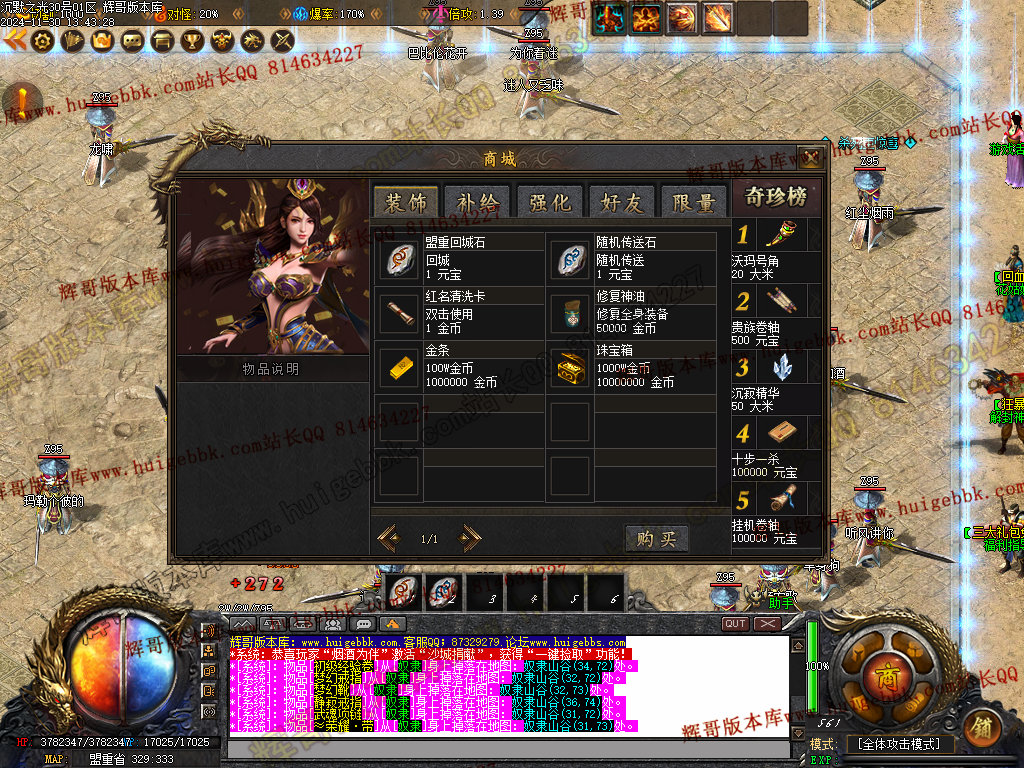
Task: Select the 盟重回城石 shop item
Action: (400, 259)
